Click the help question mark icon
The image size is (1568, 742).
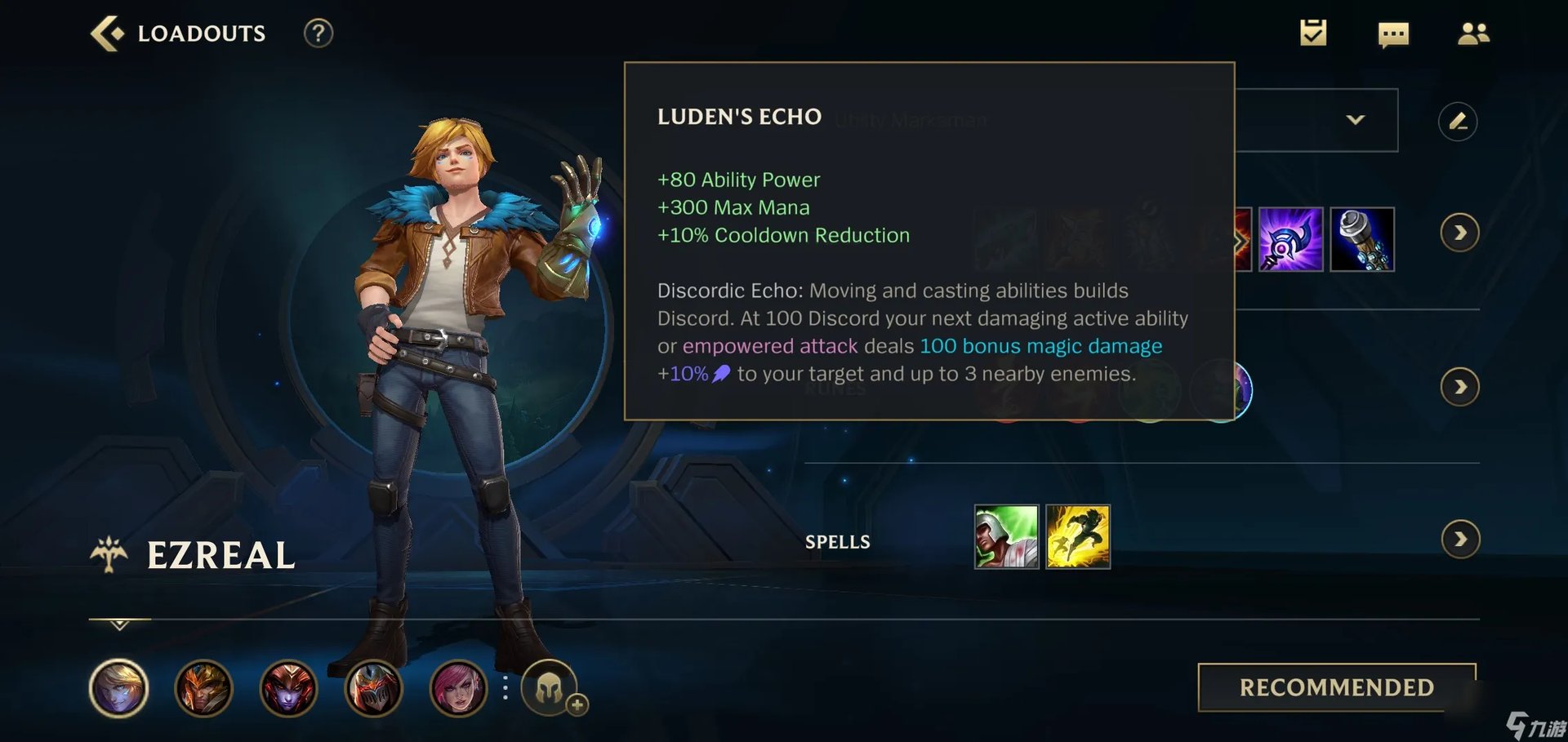tap(318, 33)
